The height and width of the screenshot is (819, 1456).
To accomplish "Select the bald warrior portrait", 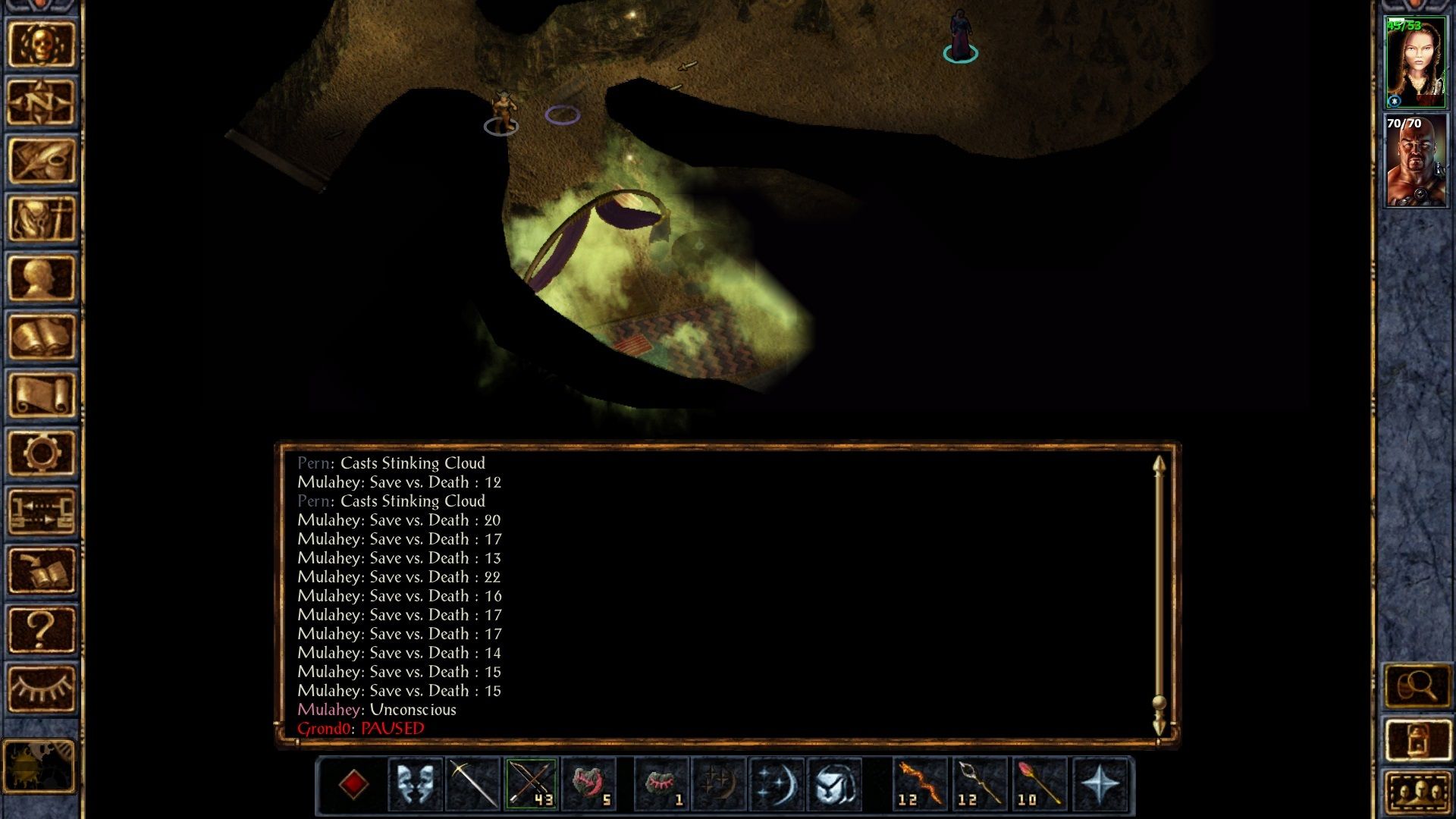I will pyautogui.click(x=1415, y=161).
